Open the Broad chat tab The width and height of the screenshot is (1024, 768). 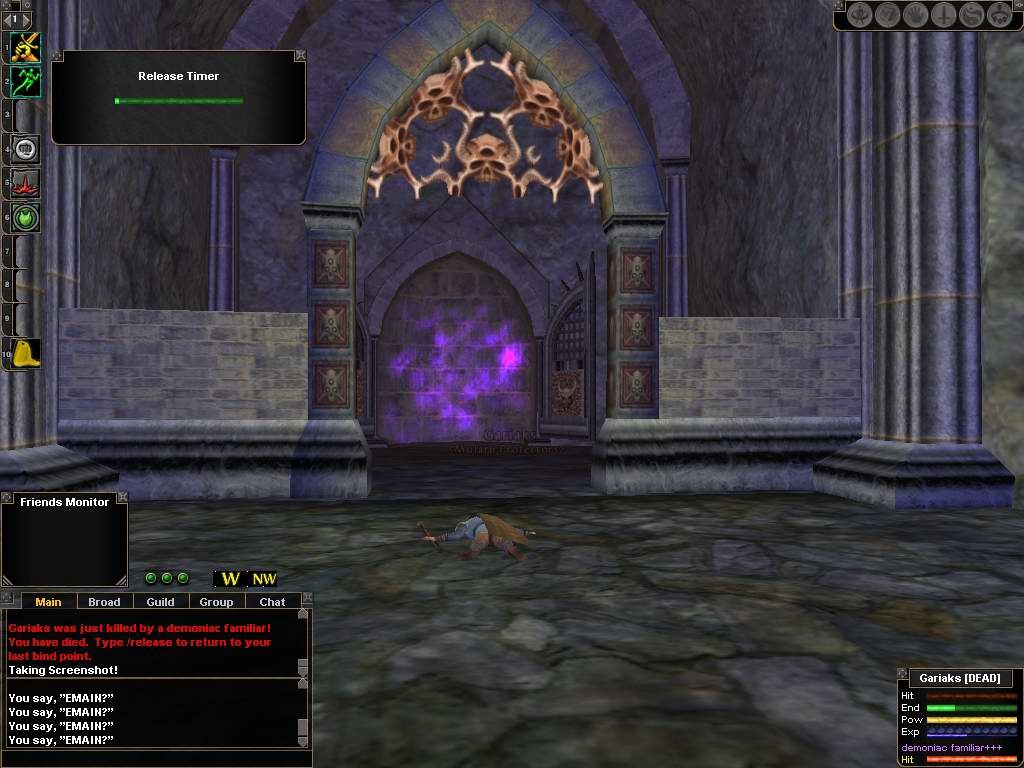point(104,602)
